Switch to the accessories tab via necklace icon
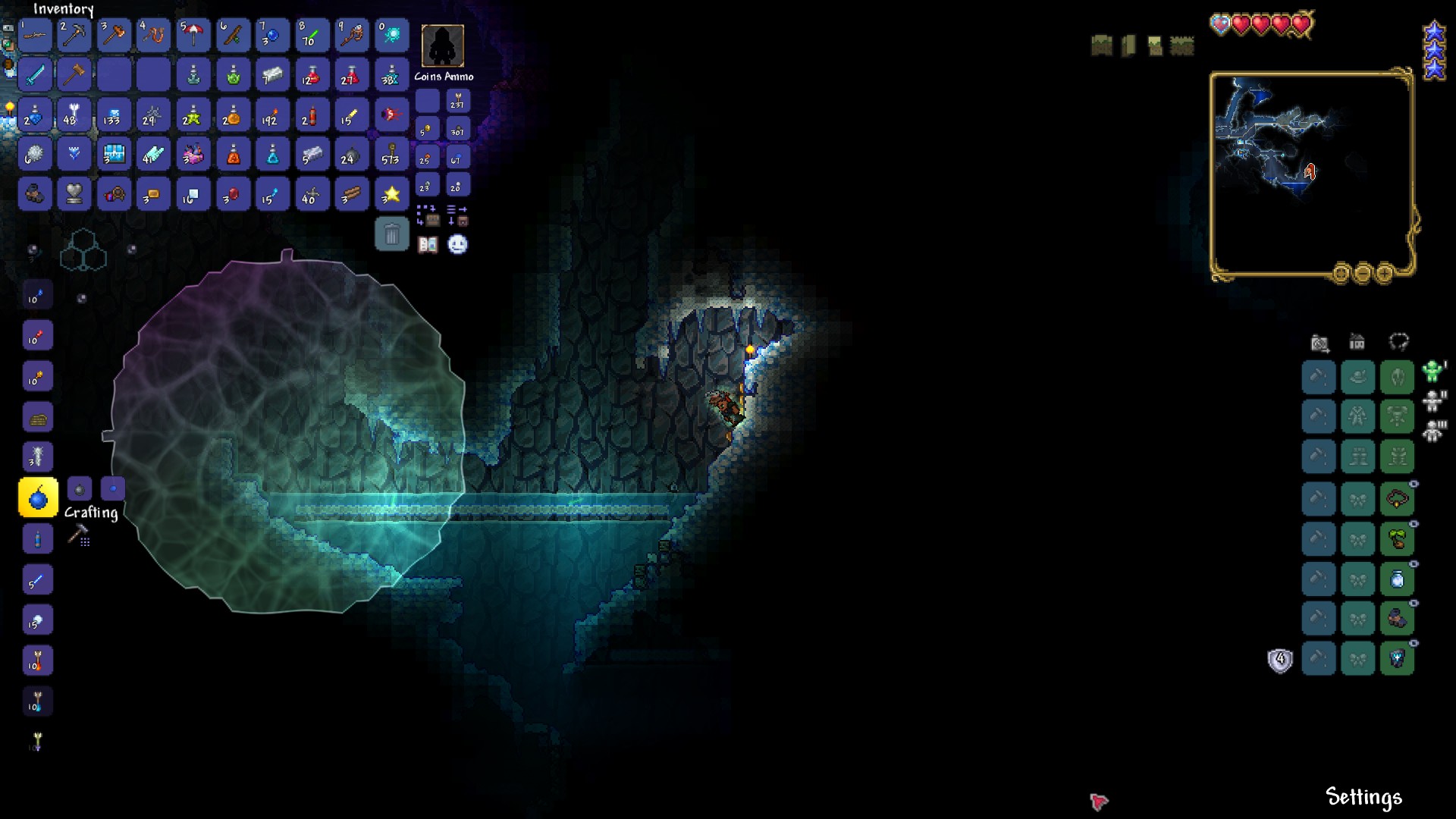This screenshot has height=819, width=1456. (1400, 341)
